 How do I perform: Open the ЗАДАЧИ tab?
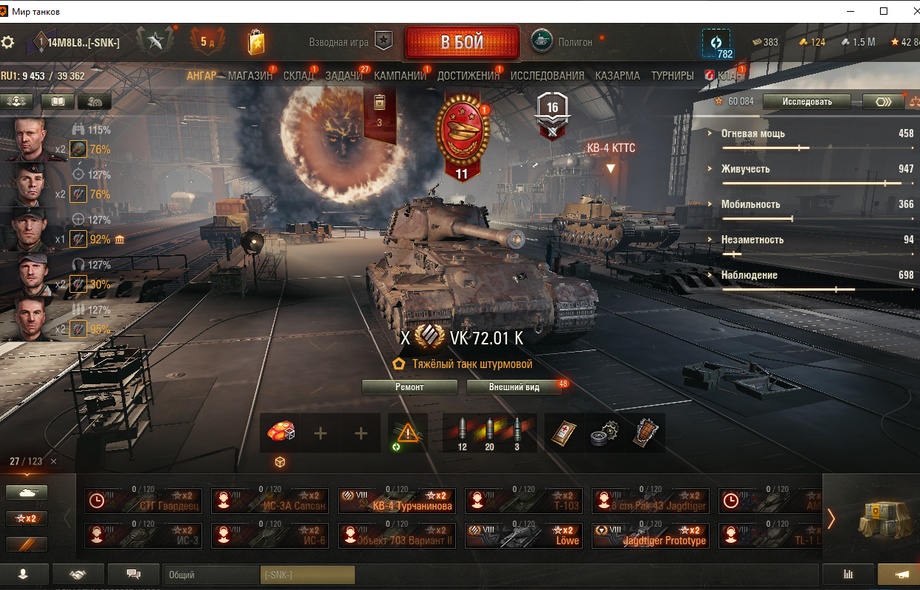(344, 75)
